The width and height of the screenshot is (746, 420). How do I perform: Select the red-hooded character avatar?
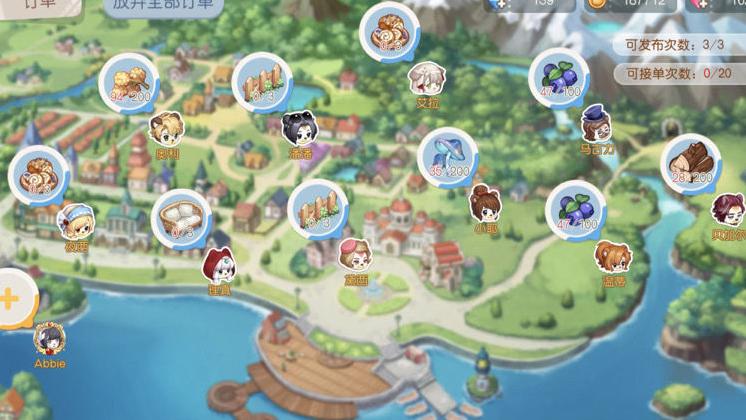click(x=218, y=266)
